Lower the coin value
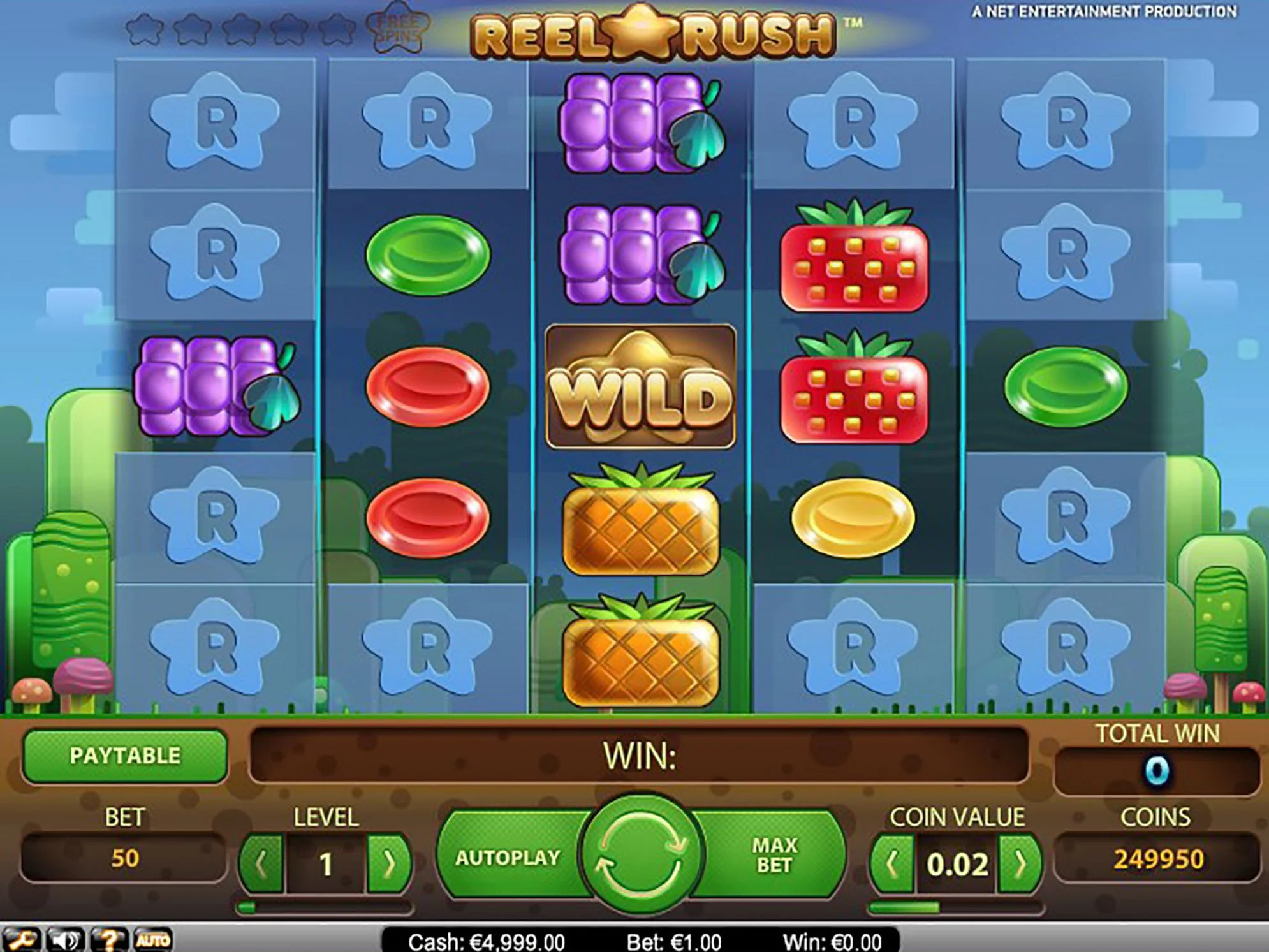Image resolution: width=1269 pixels, height=952 pixels. click(x=892, y=865)
